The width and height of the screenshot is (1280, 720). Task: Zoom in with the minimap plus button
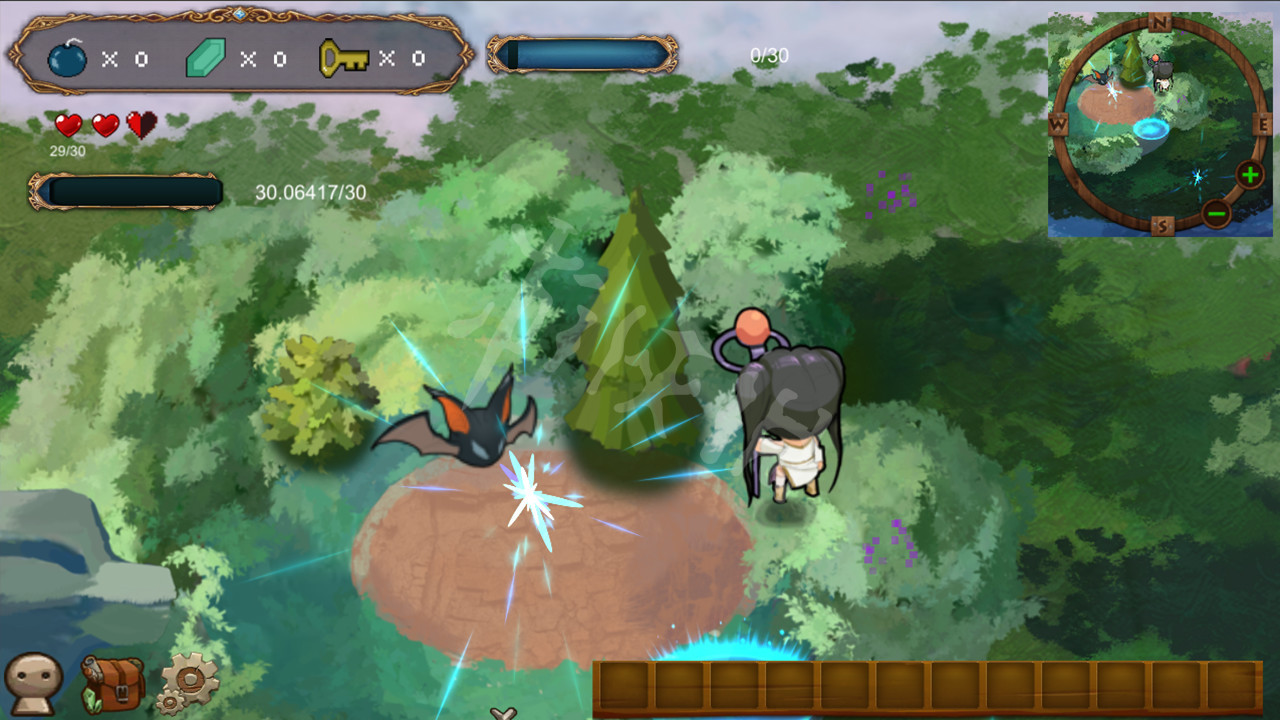point(1250,175)
